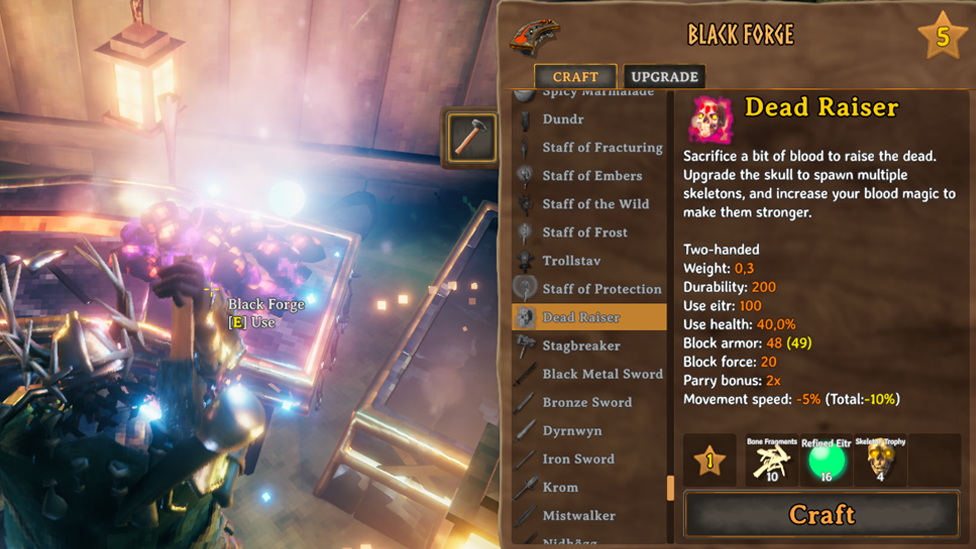Select the Craft tab

click(x=575, y=77)
